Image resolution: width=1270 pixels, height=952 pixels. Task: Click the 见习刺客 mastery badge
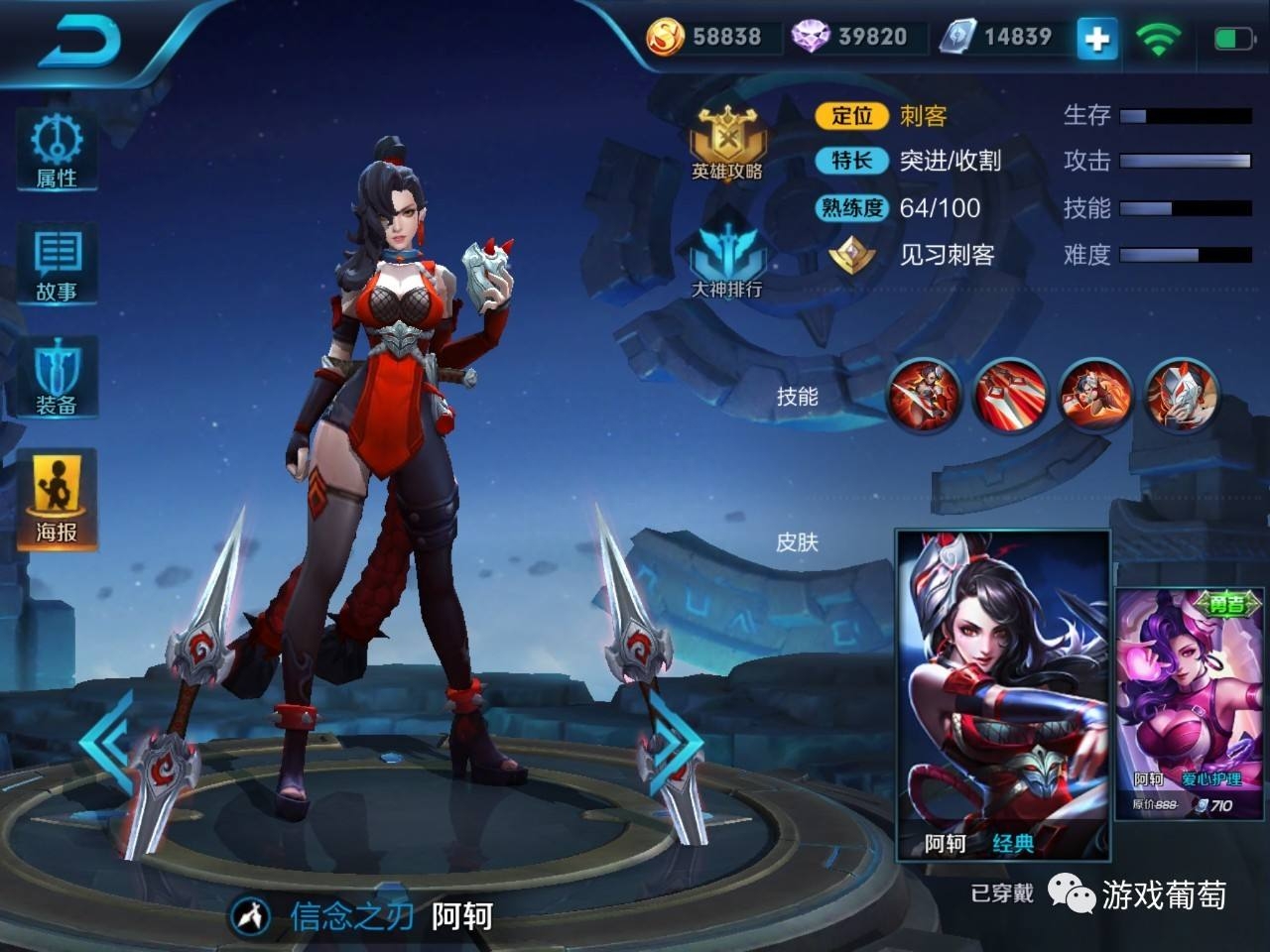851,255
